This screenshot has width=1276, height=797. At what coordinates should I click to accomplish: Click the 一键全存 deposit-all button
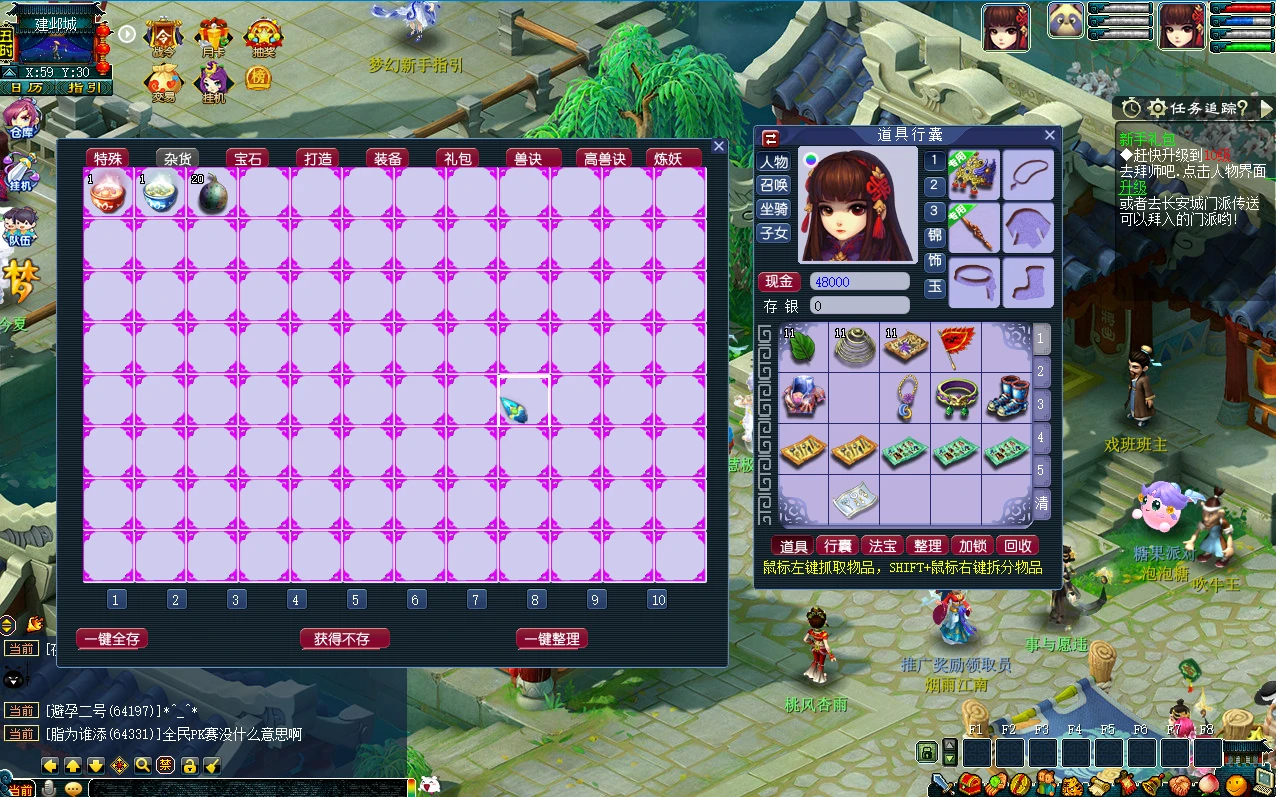point(112,639)
